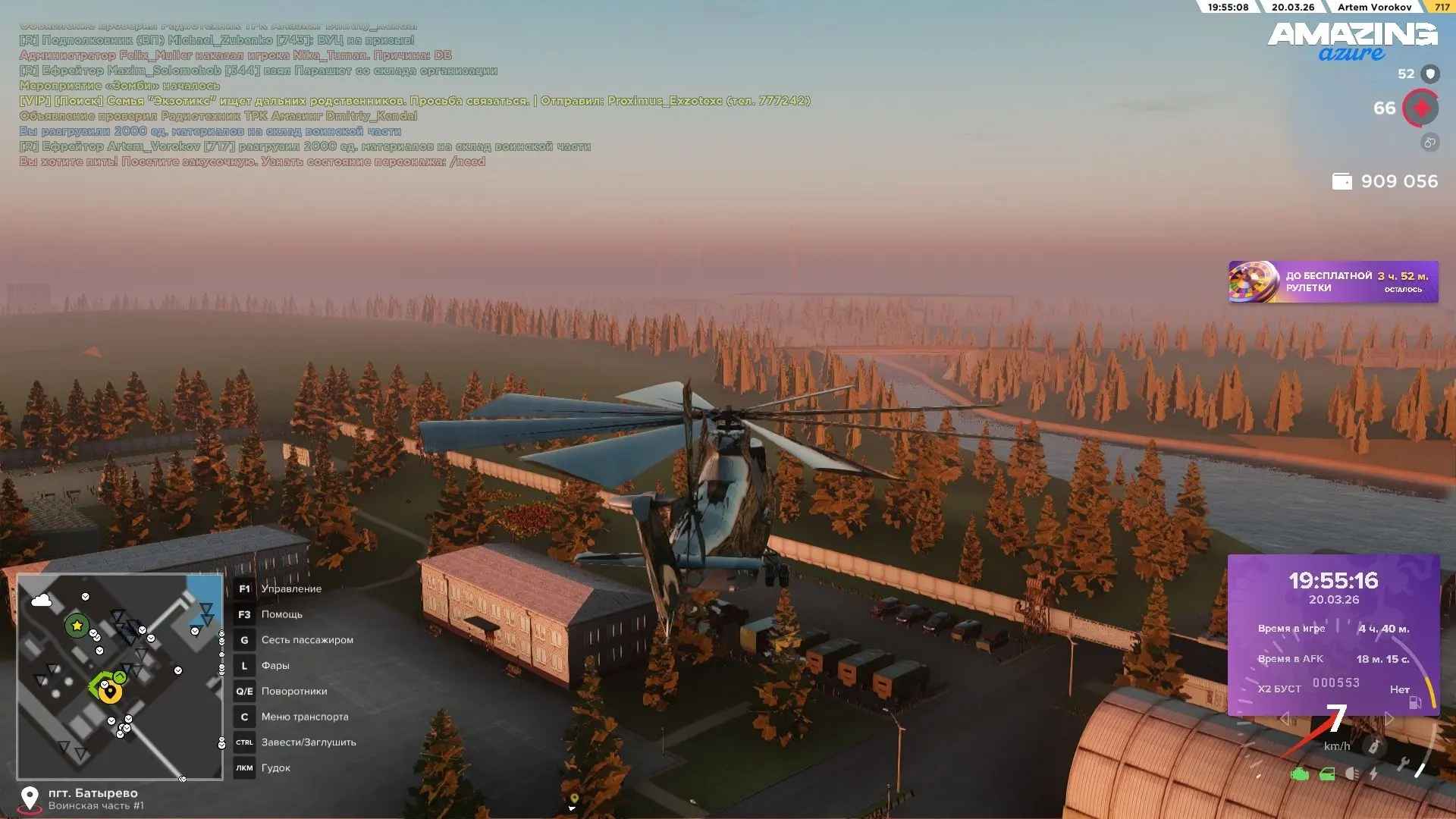The height and width of the screenshot is (819, 1456).
Task: Click the wrench icon on speedometer
Action: point(1403,765)
